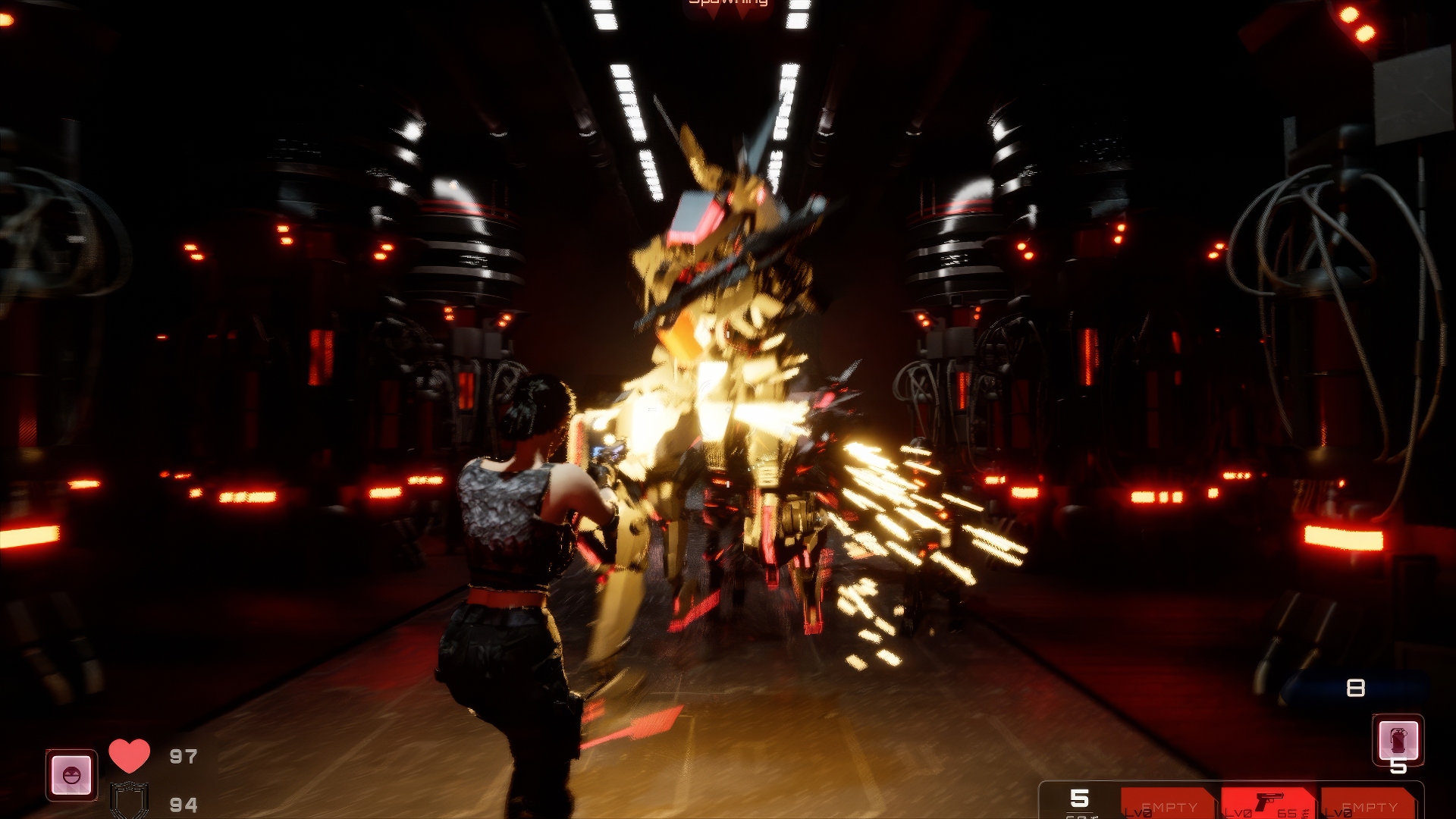
Task: Click the pink face ability icon
Action: [x=72, y=775]
